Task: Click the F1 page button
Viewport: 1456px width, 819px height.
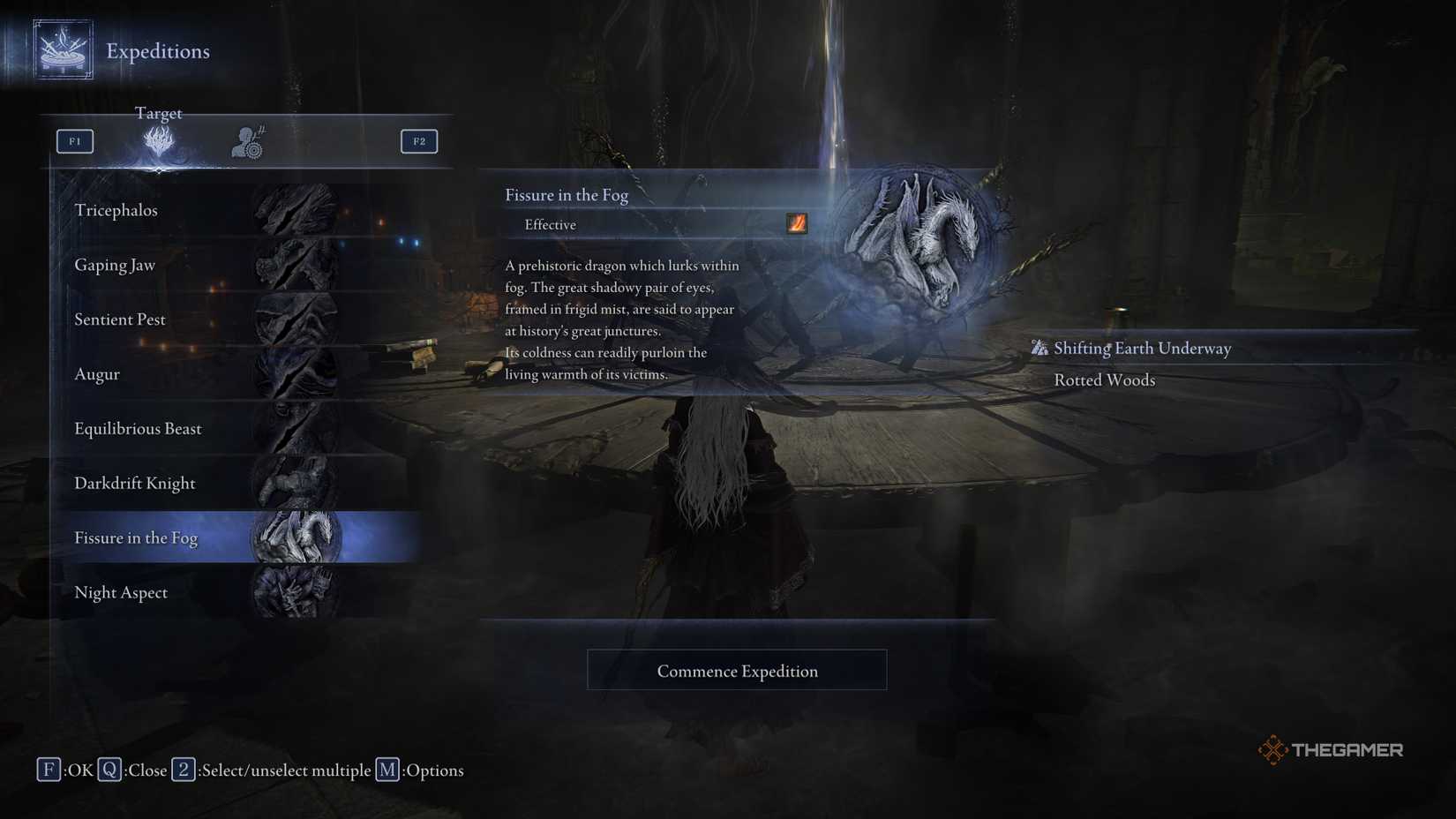Action: point(75,140)
